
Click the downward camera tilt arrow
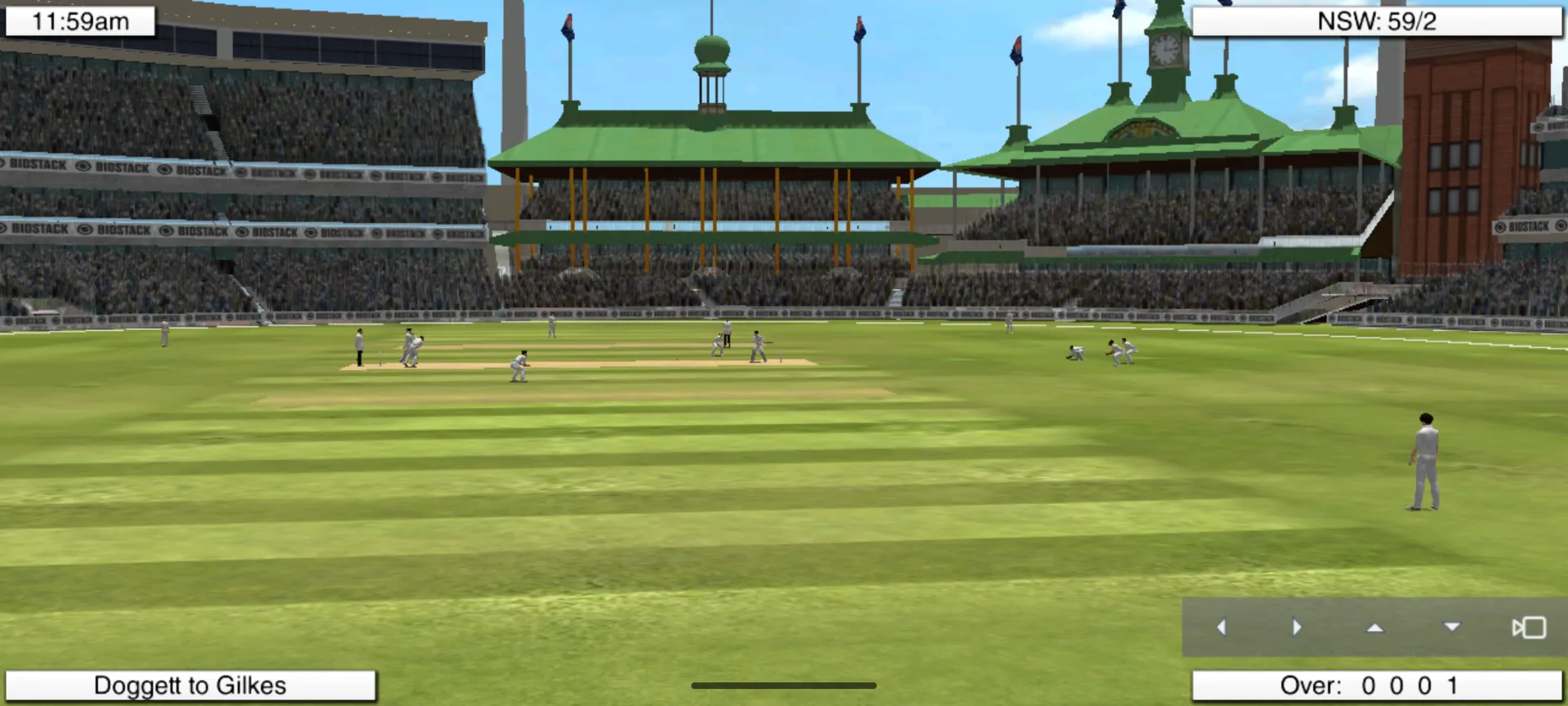pyautogui.click(x=1452, y=628)
